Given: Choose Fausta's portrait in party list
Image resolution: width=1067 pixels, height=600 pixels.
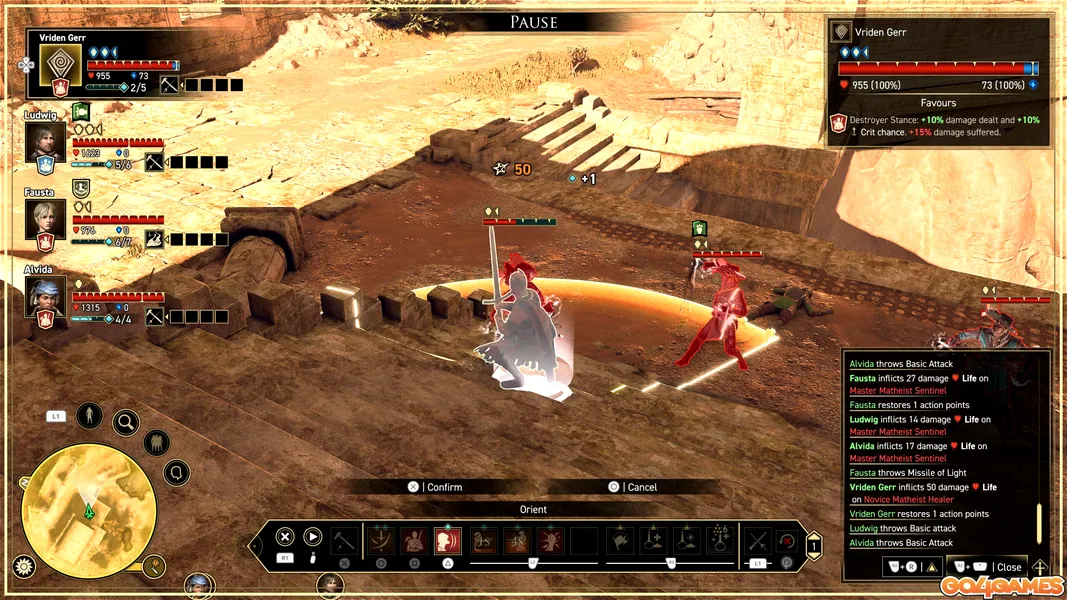Looking at the screenshot, I should point(46,219).
